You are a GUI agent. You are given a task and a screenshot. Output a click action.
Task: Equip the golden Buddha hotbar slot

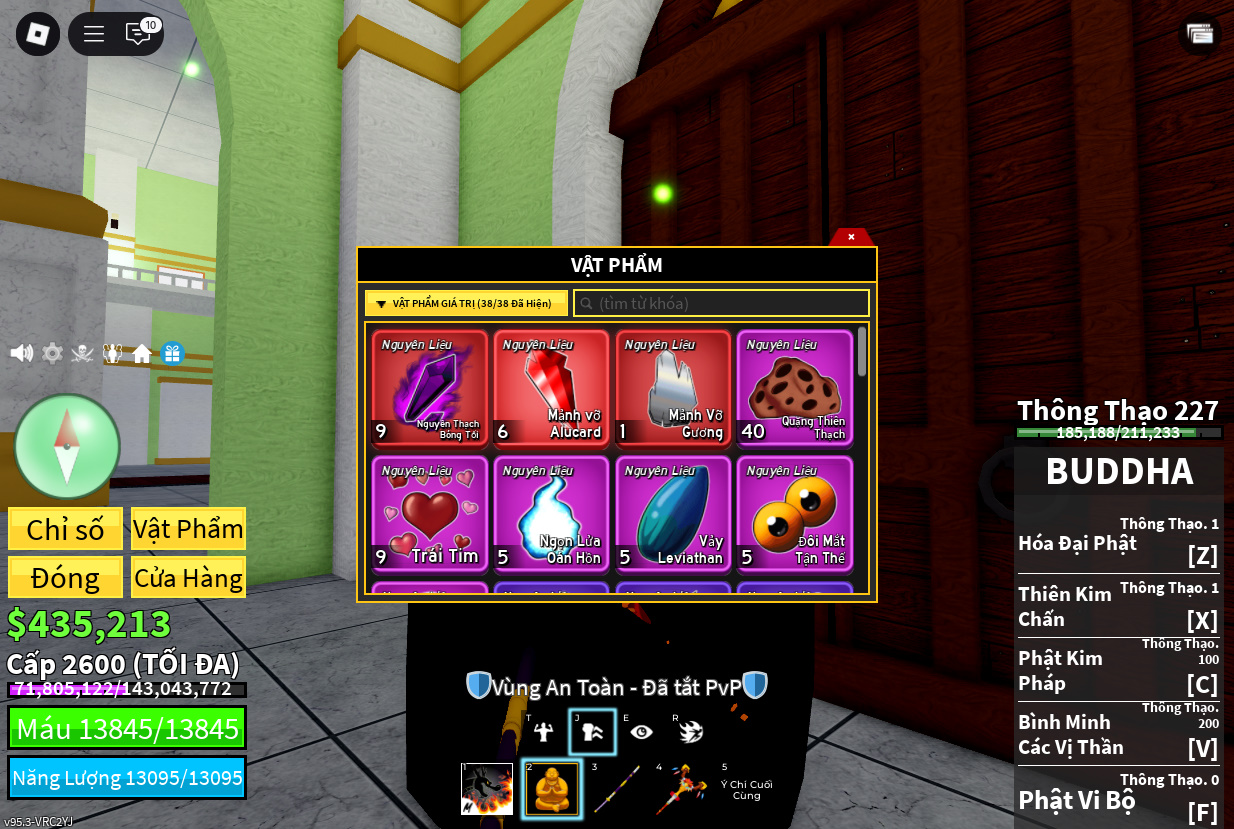coord(551,789)
